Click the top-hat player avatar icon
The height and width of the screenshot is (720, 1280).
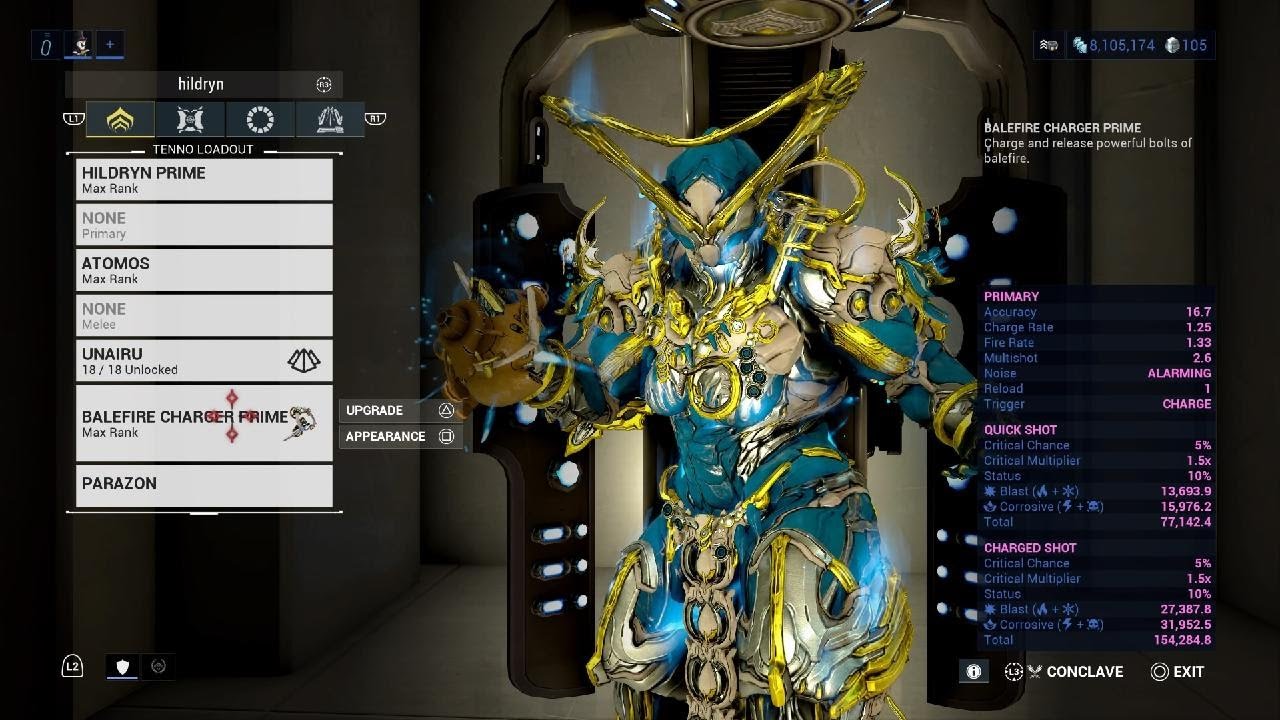click(x=78, y=45)
